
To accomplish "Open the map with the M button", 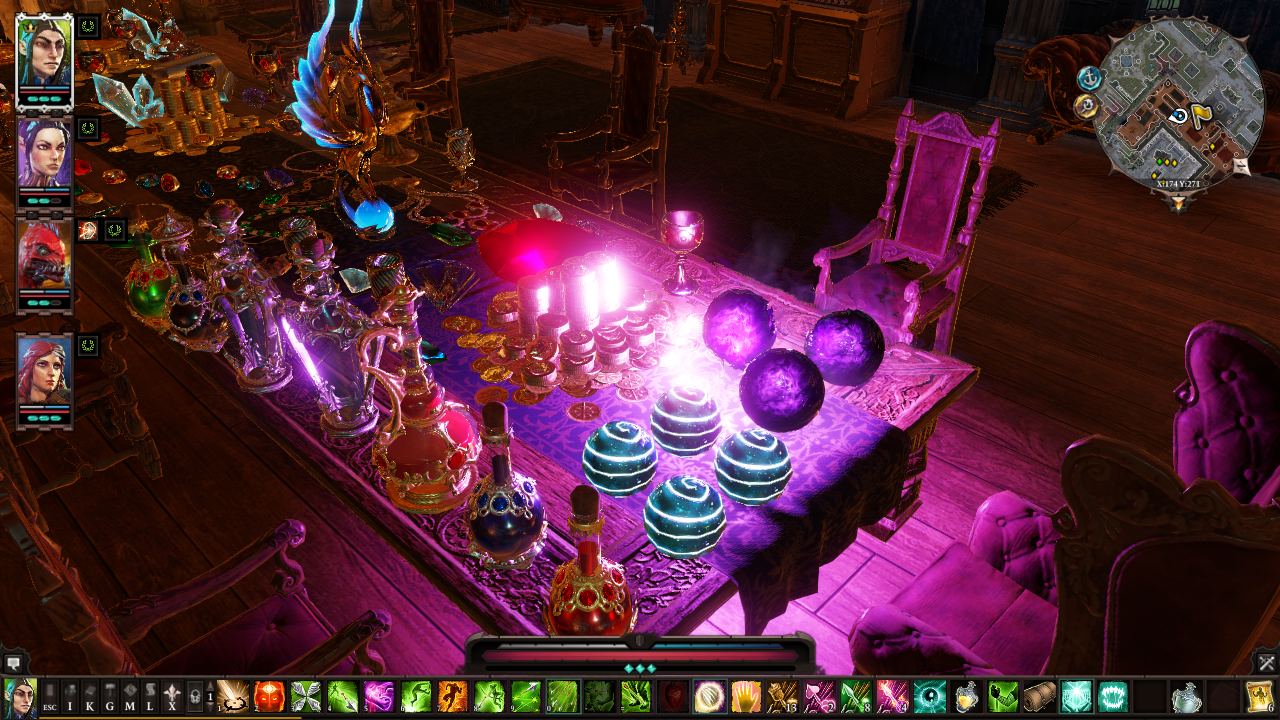I will click(x=131, y=696).
